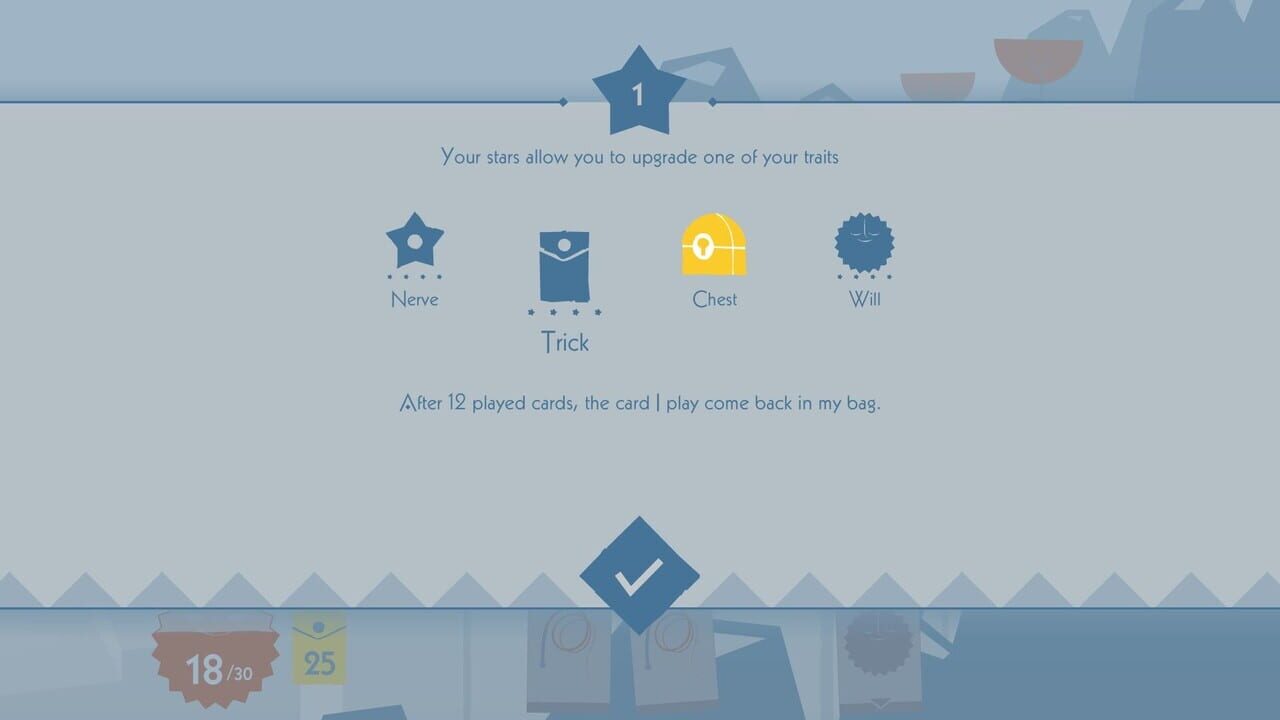
Task: Click the trait upgrade instruction text
Action: (639, 156)
